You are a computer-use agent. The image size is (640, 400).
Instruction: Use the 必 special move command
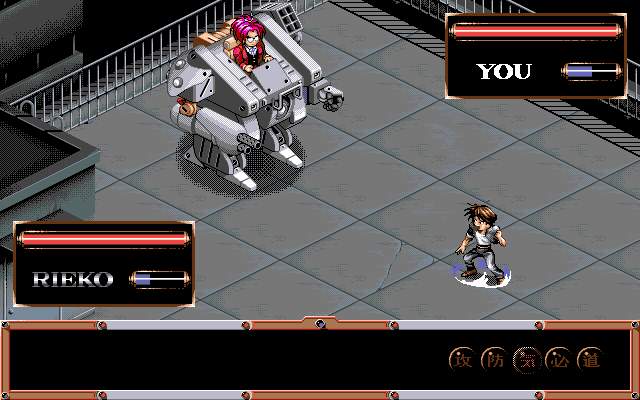pos(558,360)
